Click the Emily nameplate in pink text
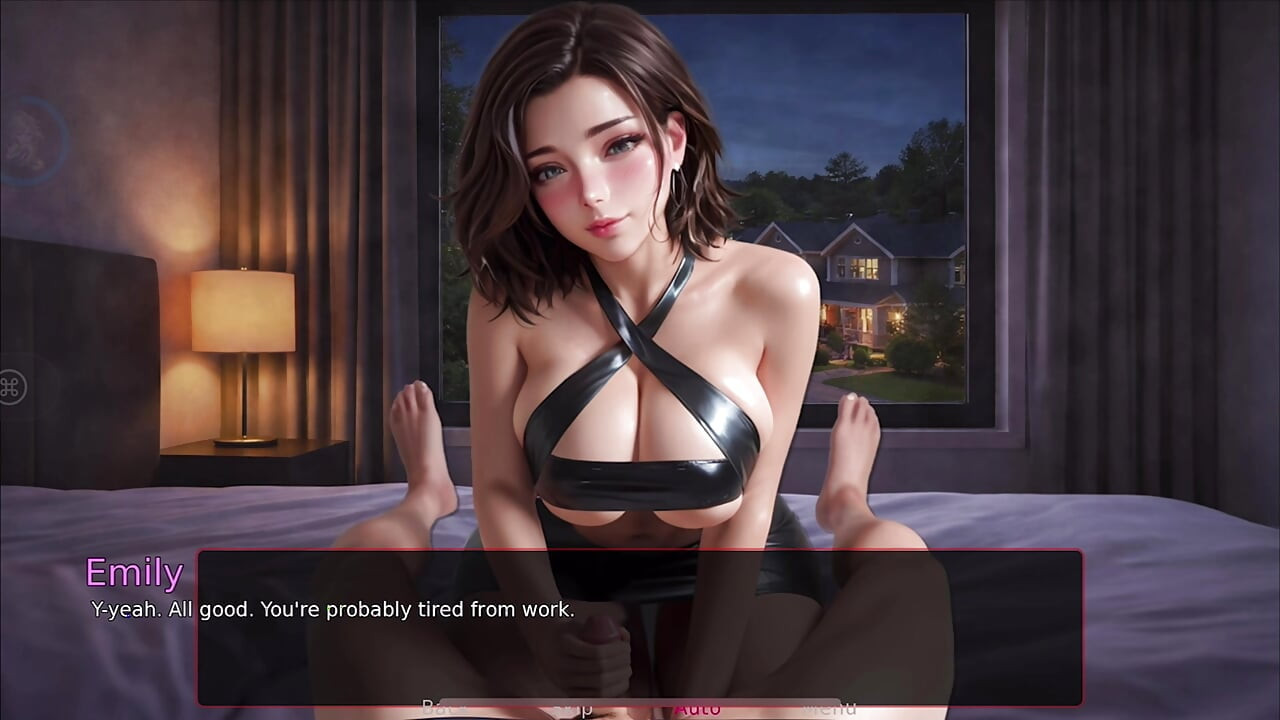This screenshot has height=720, width=1280. [134, 573]
